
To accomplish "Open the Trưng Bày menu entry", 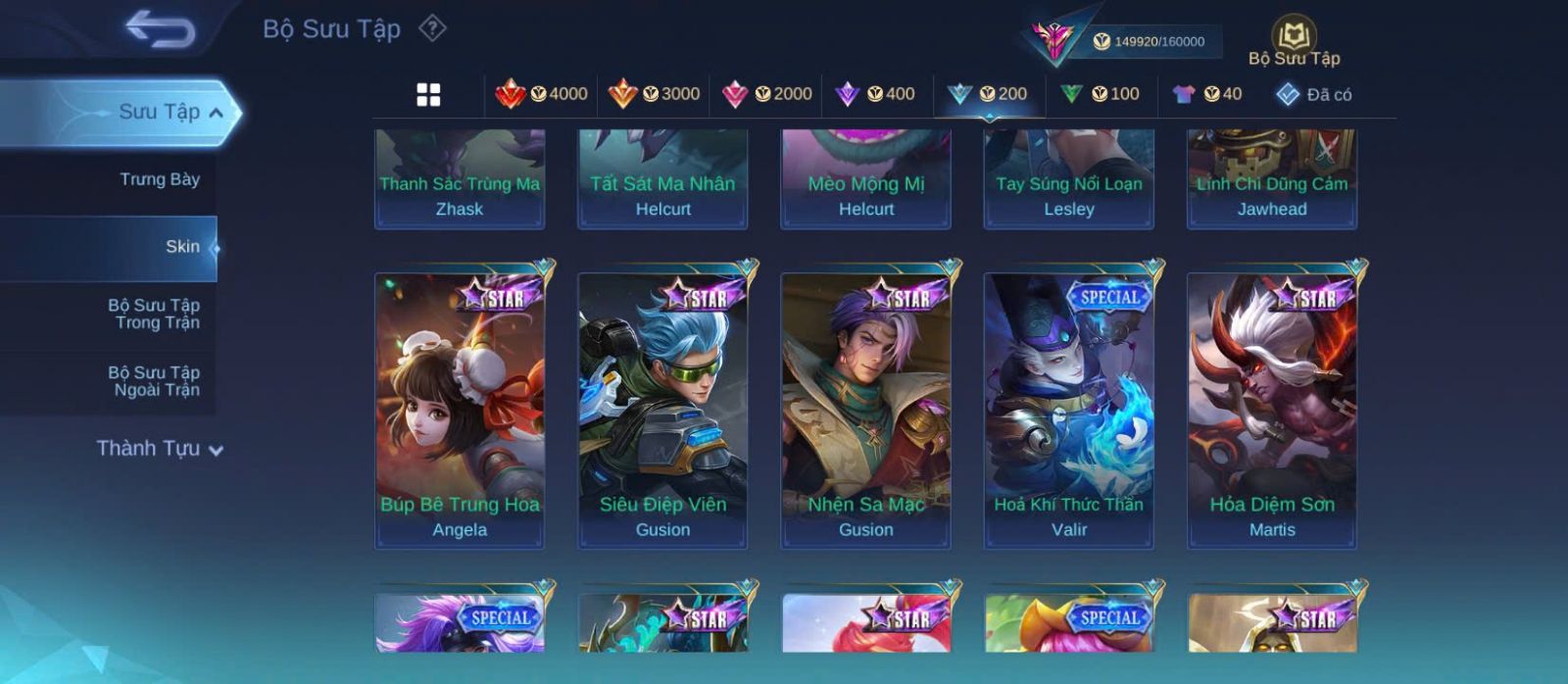I will 159,179.
